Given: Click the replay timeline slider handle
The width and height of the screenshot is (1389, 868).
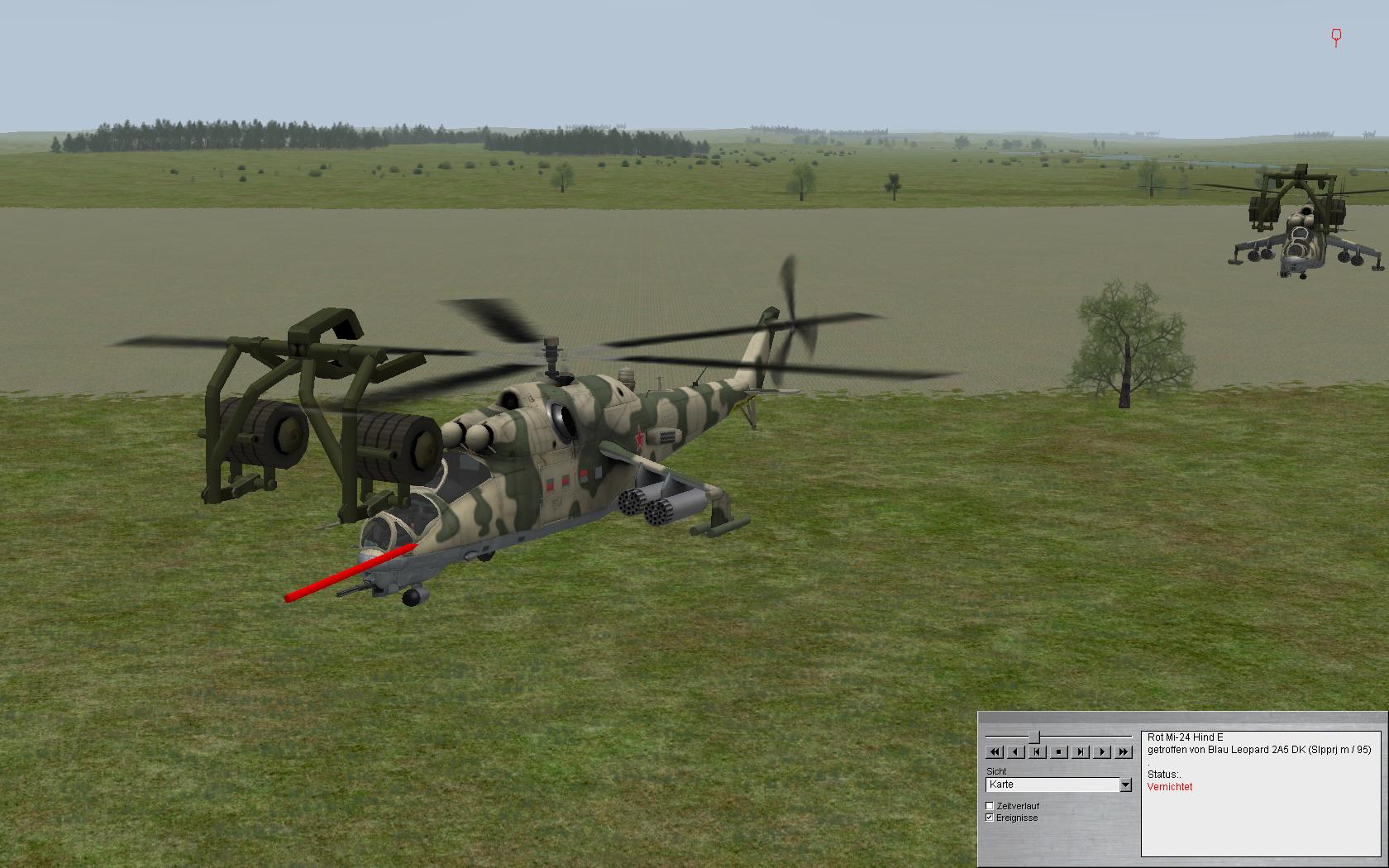Looking at the screenshot, I should [1033, 737].
